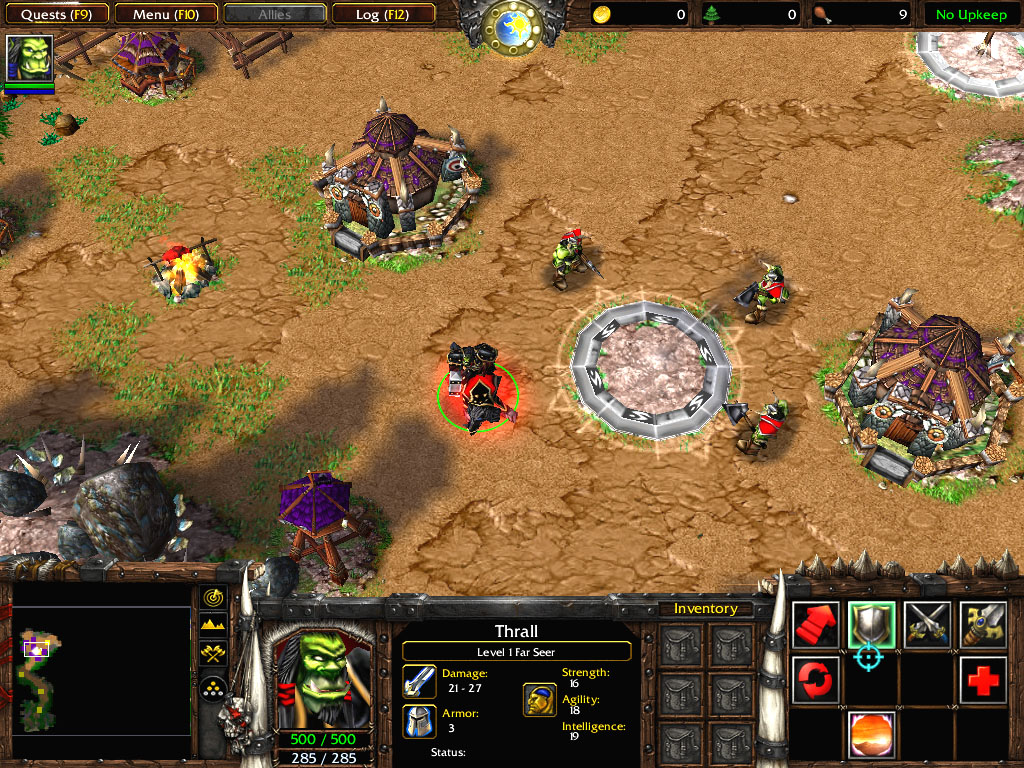Issue the Move command (red arrow)
The width and height of the screenshot is (1024, 768).
click(x=815, y=624)
